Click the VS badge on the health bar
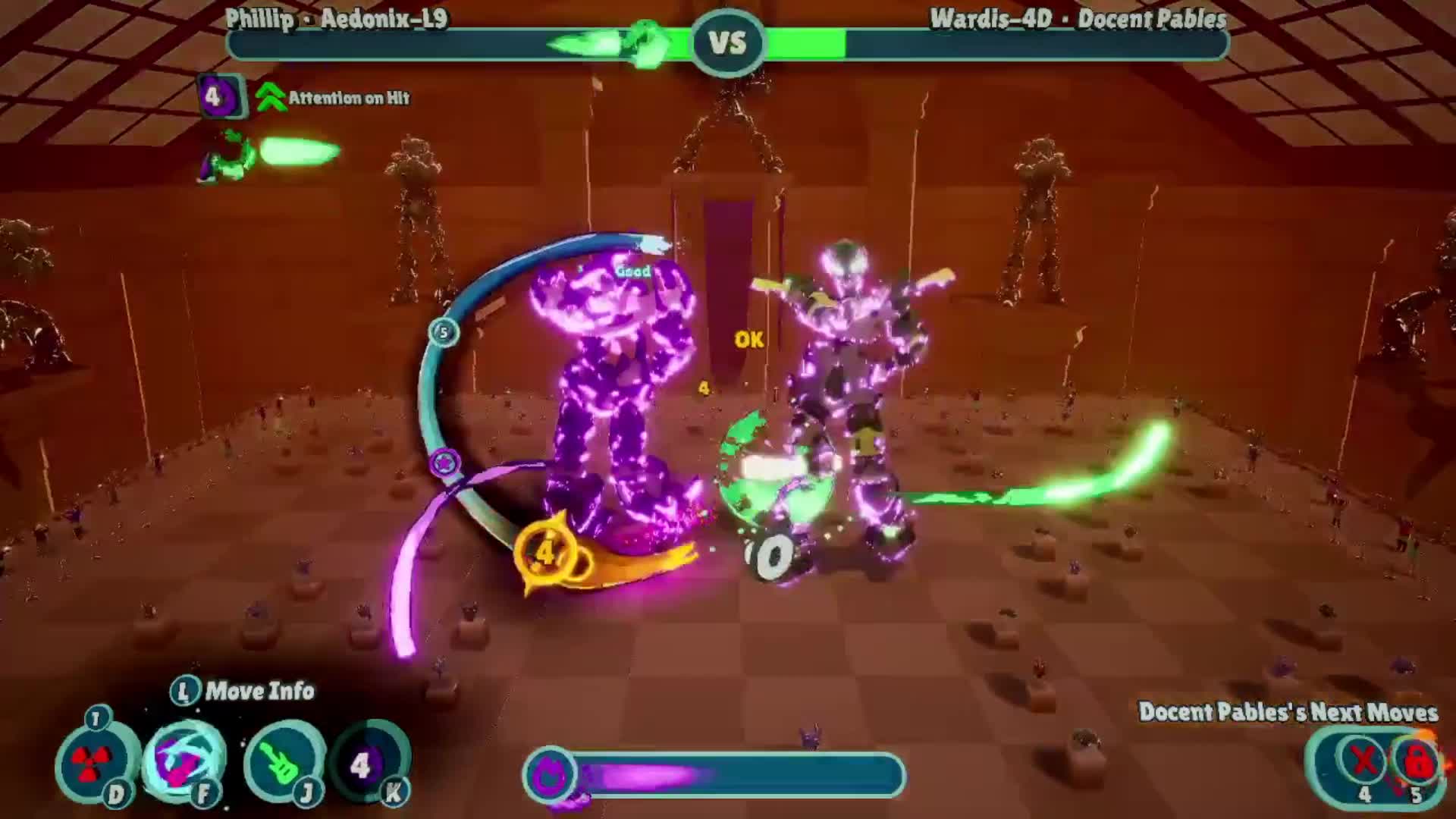 [726, 42]
